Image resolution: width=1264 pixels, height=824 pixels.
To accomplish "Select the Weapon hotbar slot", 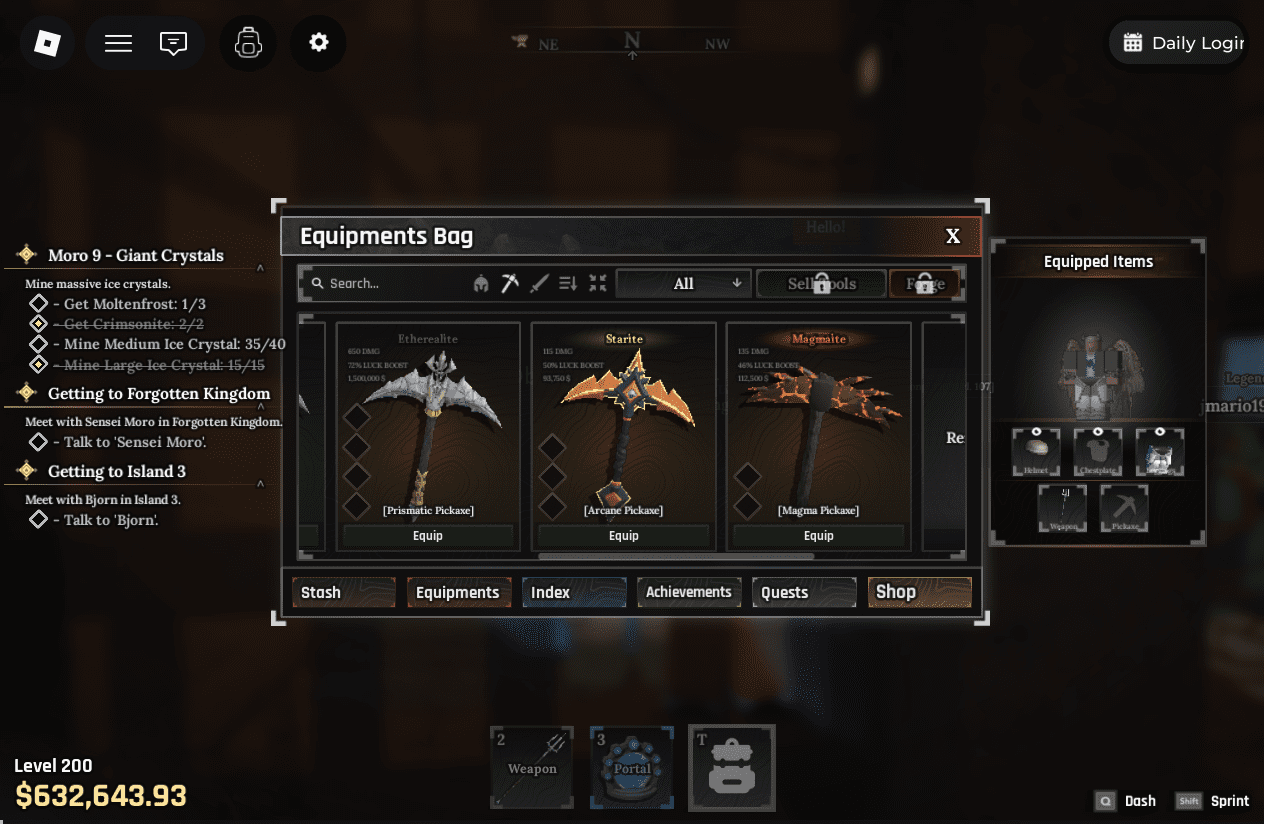I will click(532, 767).
